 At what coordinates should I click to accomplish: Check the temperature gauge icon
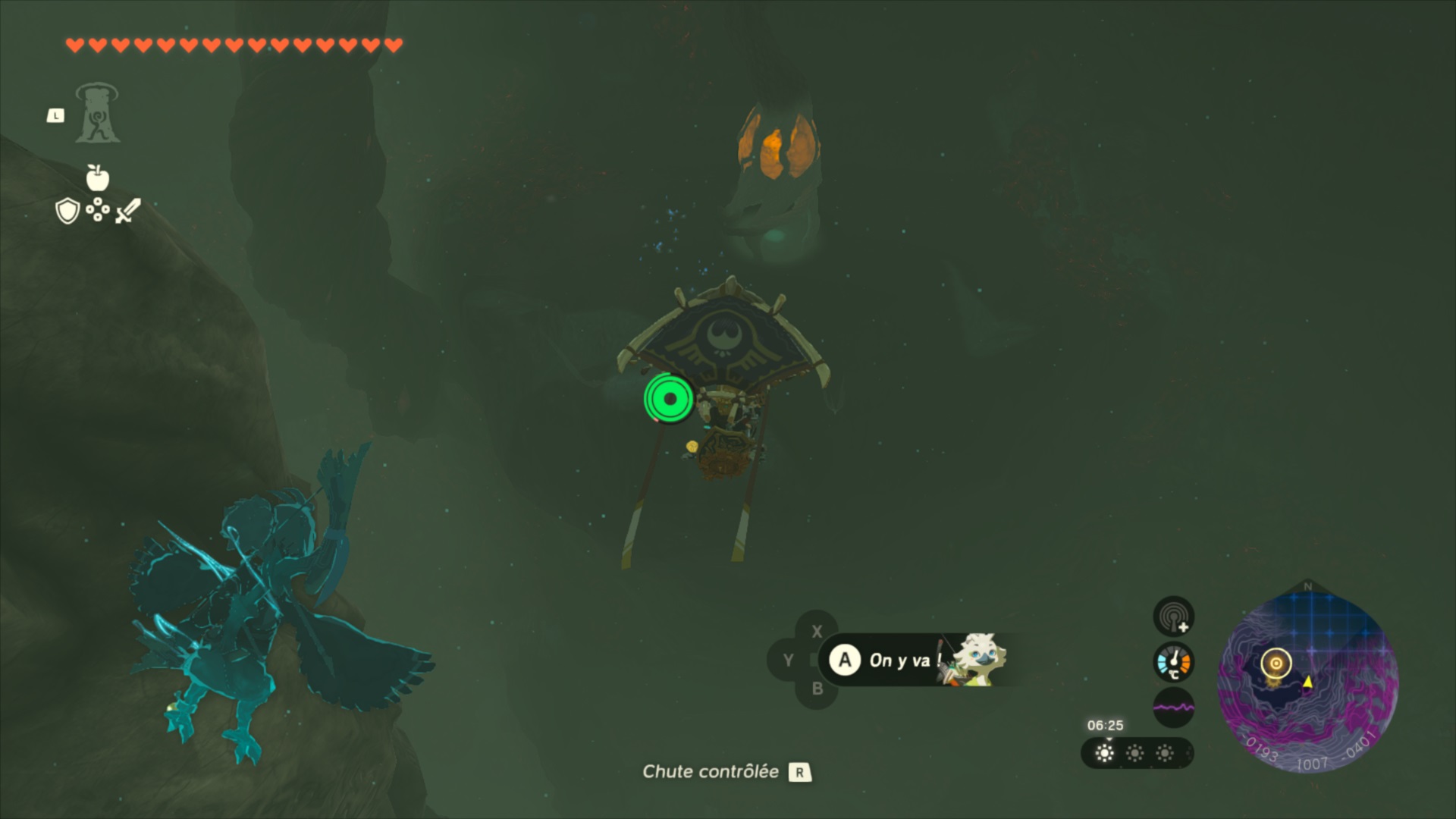click(1173, 662)
